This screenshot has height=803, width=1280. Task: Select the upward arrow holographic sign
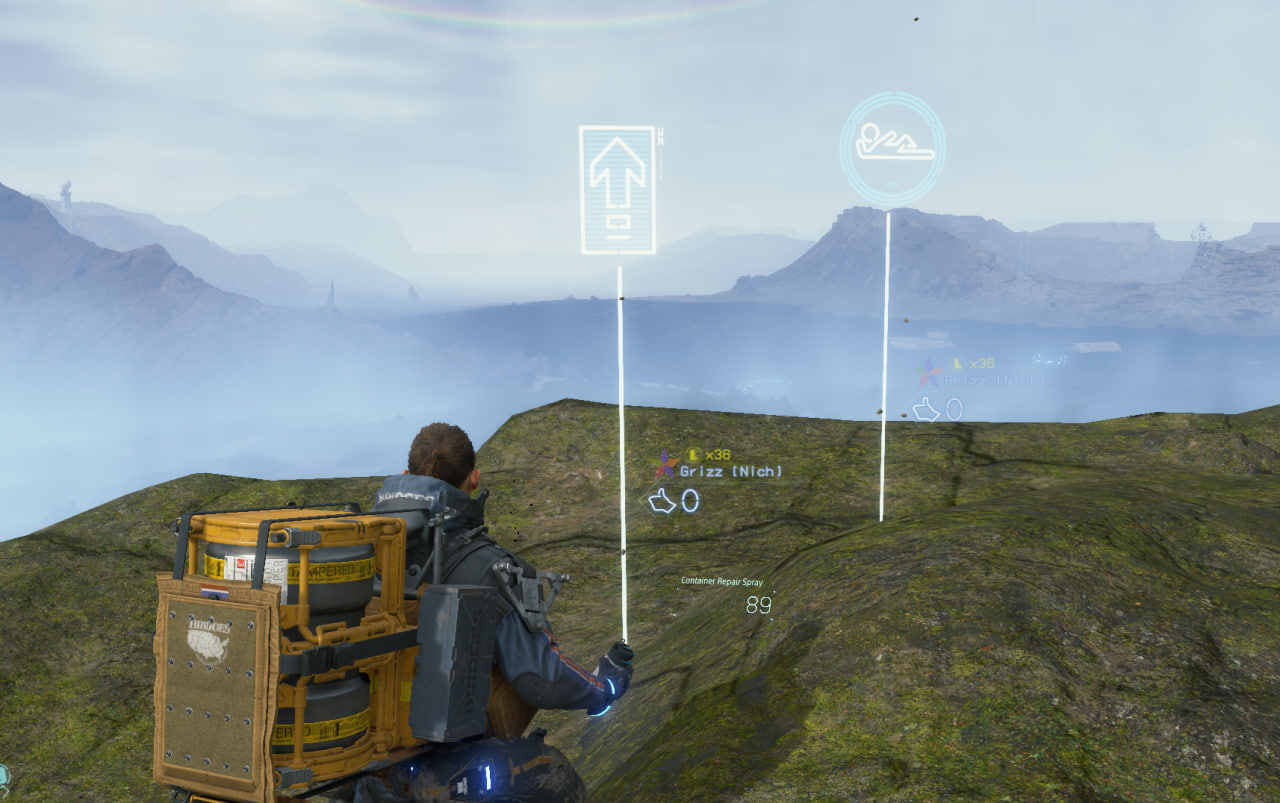(617, 189)
